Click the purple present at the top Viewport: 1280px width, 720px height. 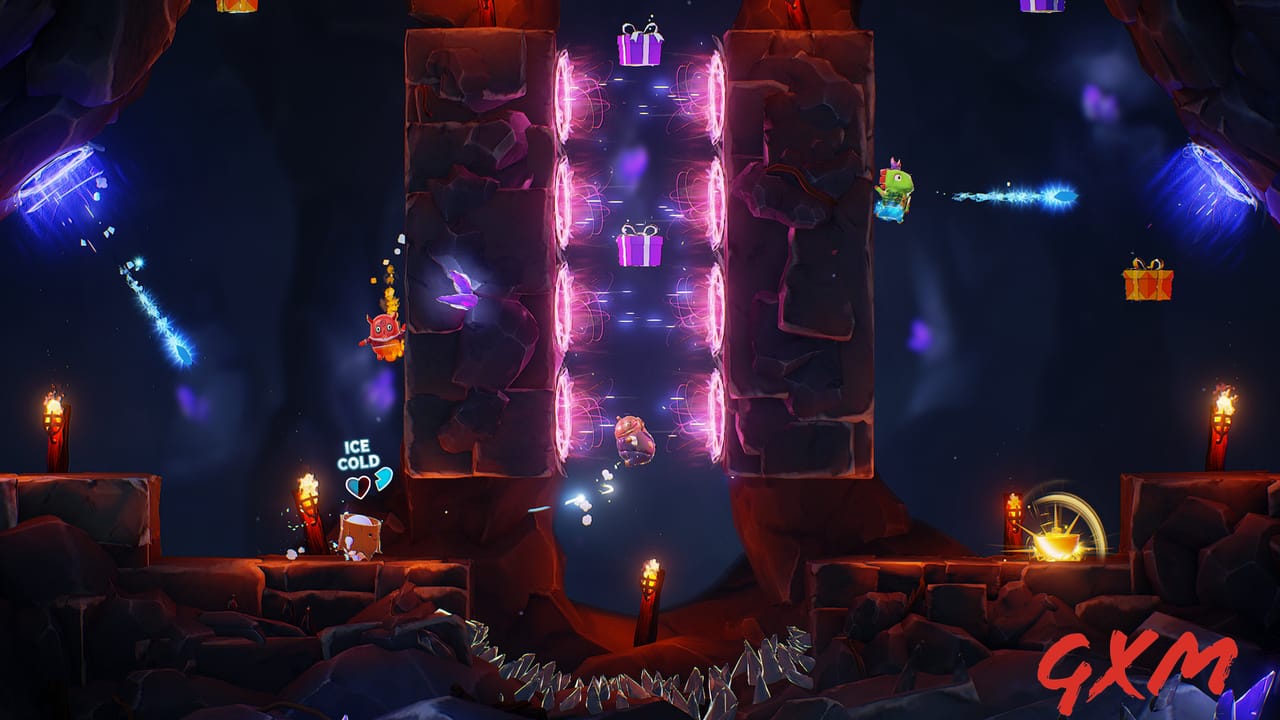point(643,50)
